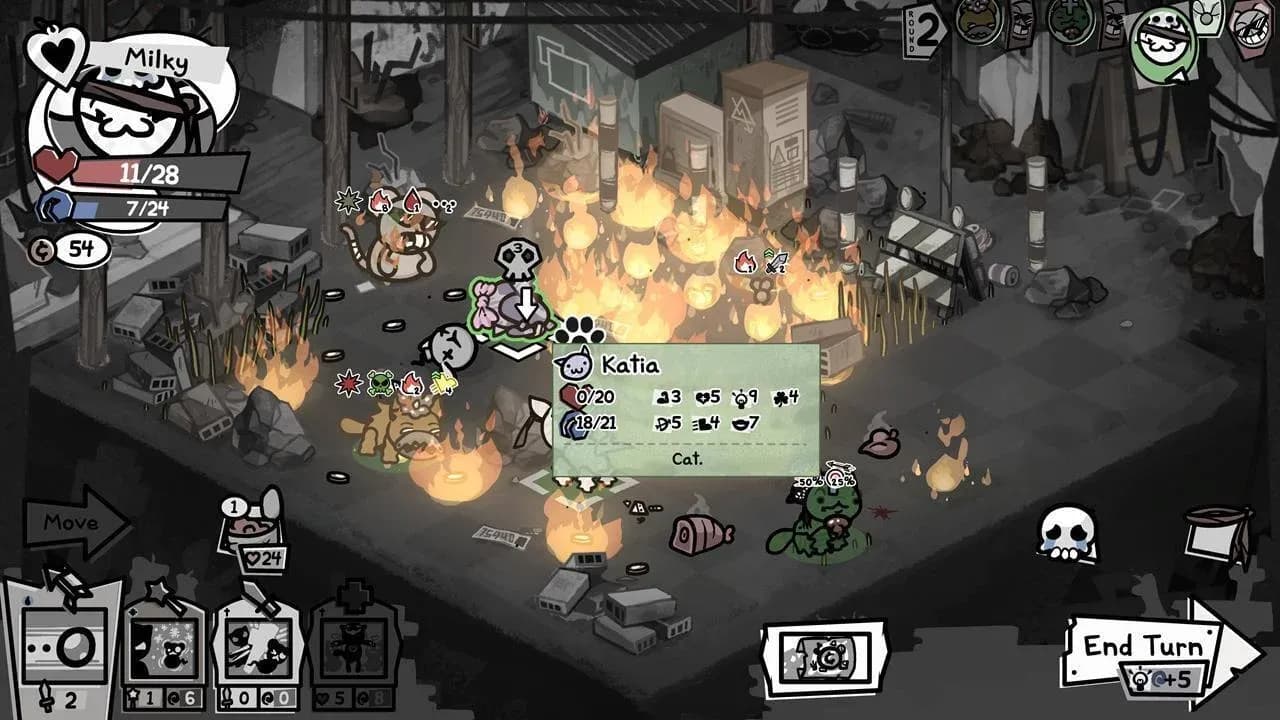Screen dimensions: 1280x720
Task: Open the white flag surrender icon
Action: [1216, 532]
